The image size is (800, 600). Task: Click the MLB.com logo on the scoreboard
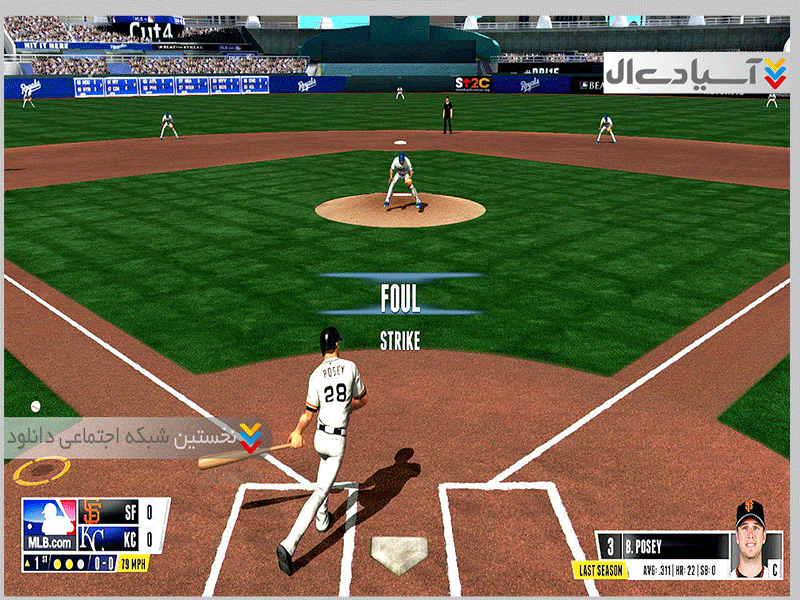(49, 525)
